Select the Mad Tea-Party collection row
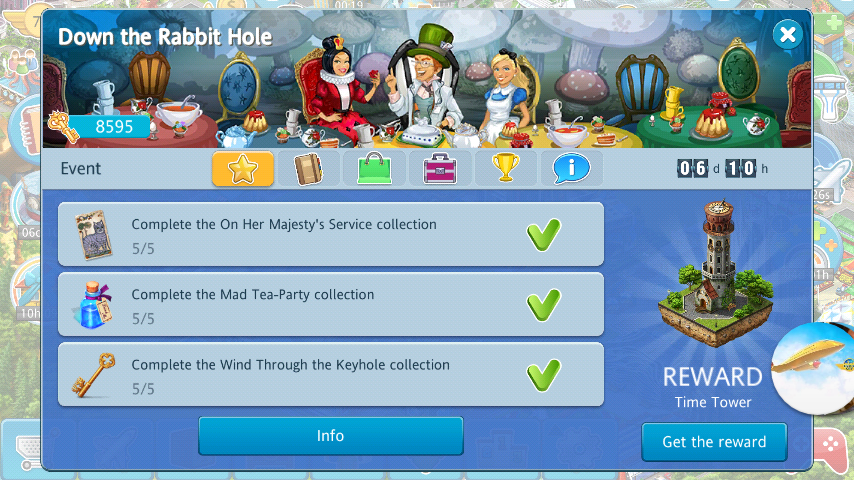854x480 pixels. click(x=330, y=304)
